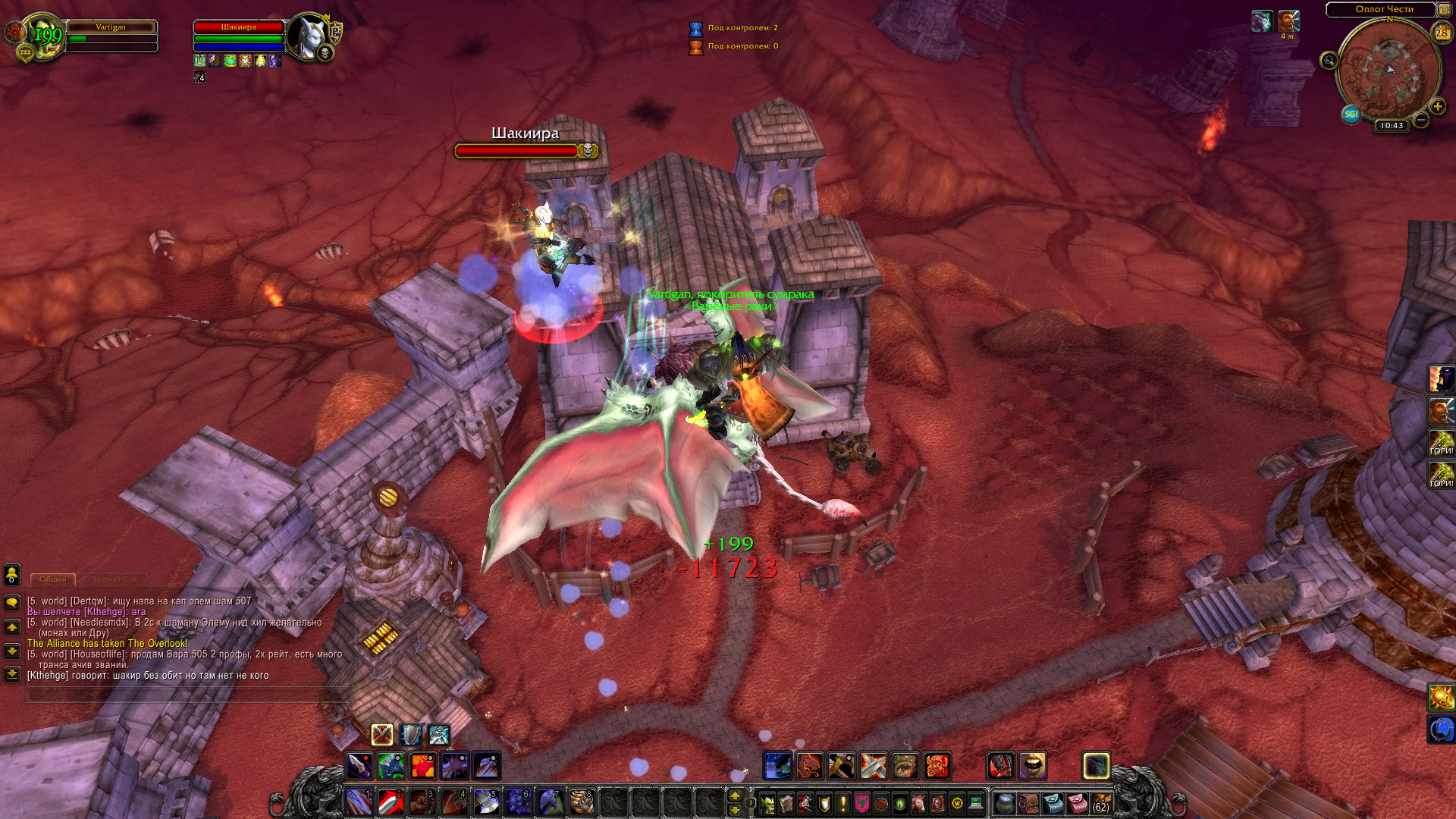Use the ability in action slot 1
Viewport: 1456px width, 819px height.
point(359,802)
